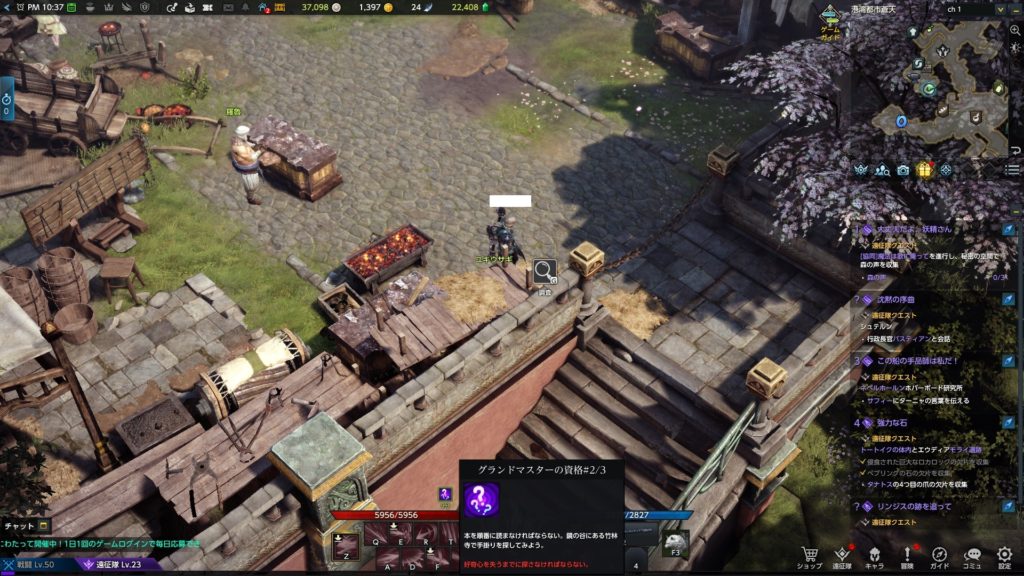This screenshot has height=576, width=1024.
Task: Open the ショップ shop menu
Action: pos(809,556)
